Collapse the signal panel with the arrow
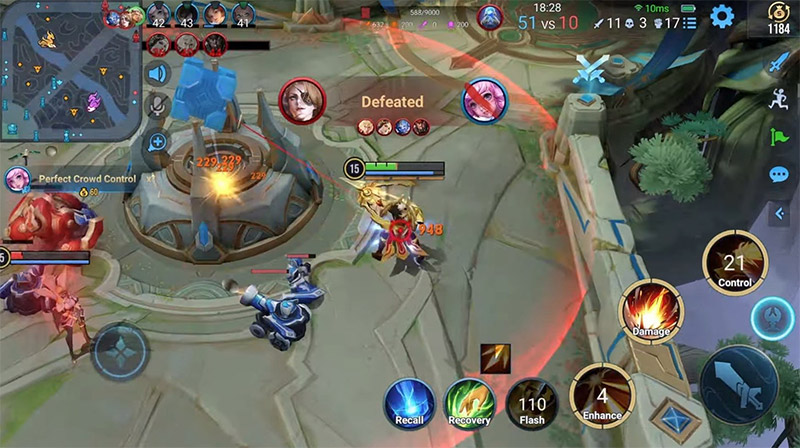The width and height of the screenshot is (800, 448). 778,213
